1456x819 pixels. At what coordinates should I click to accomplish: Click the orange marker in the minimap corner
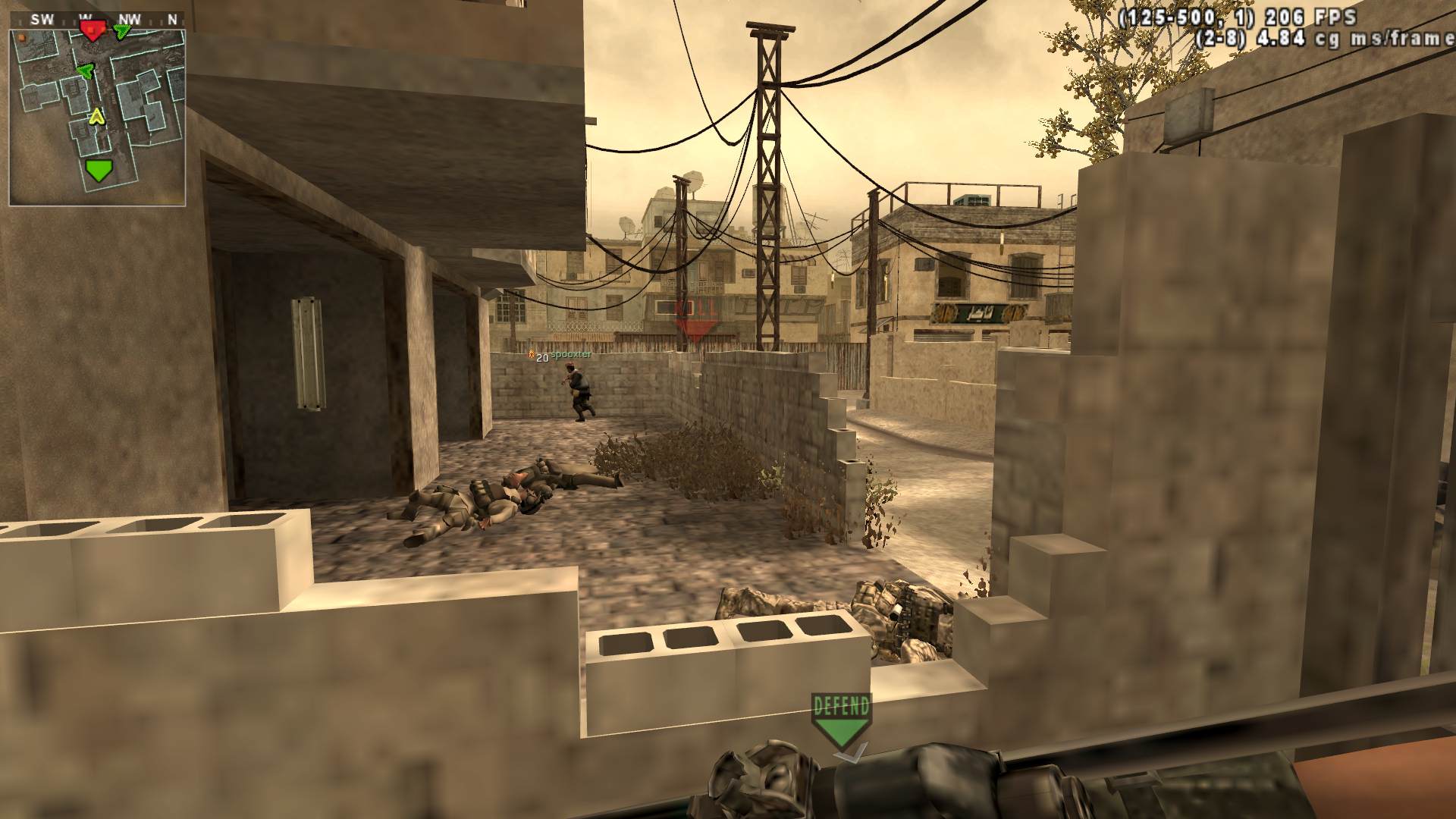pyautogui.click(x=21, y=37)
